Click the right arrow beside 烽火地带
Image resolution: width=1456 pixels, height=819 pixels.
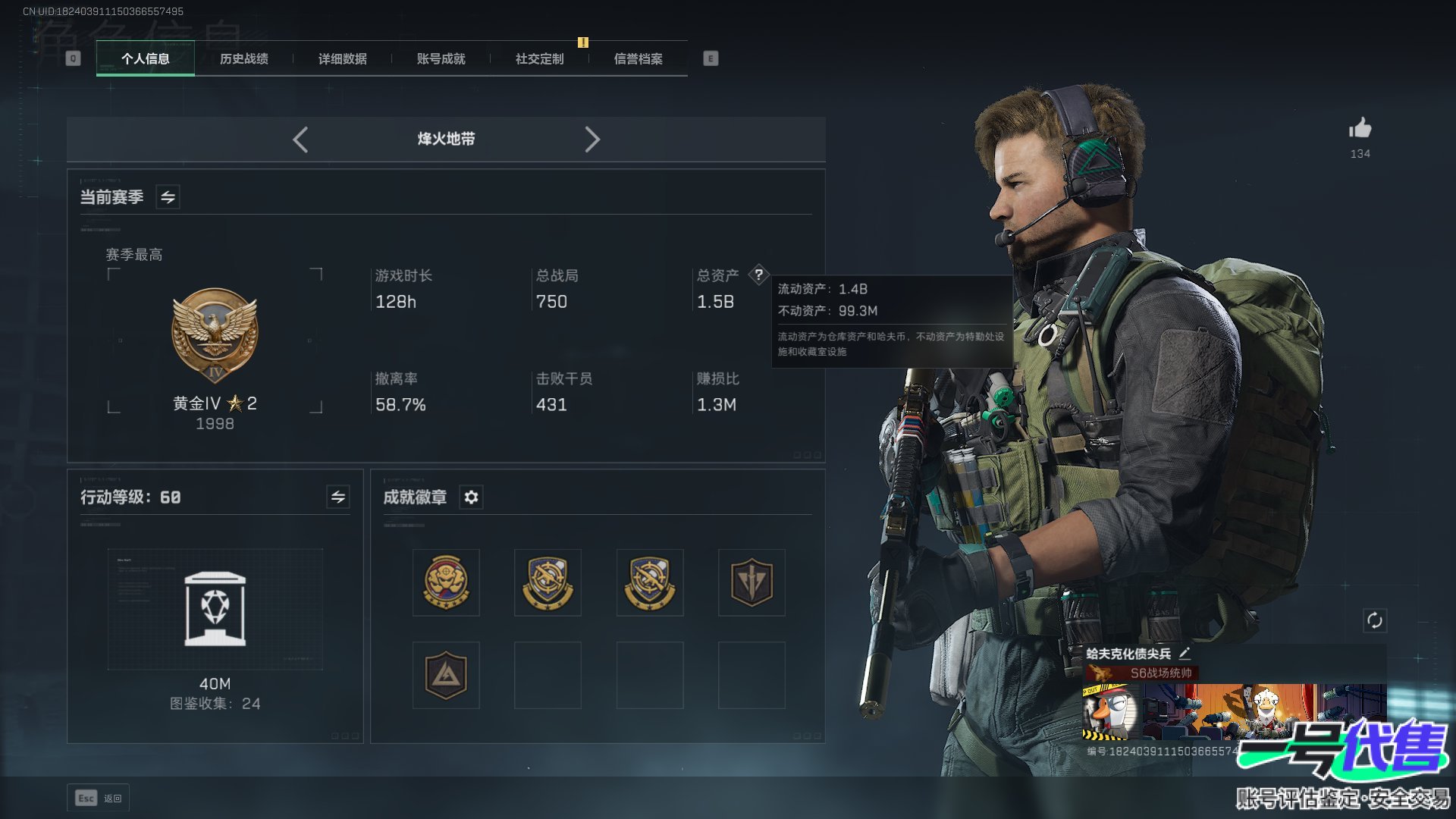point(592,140)
